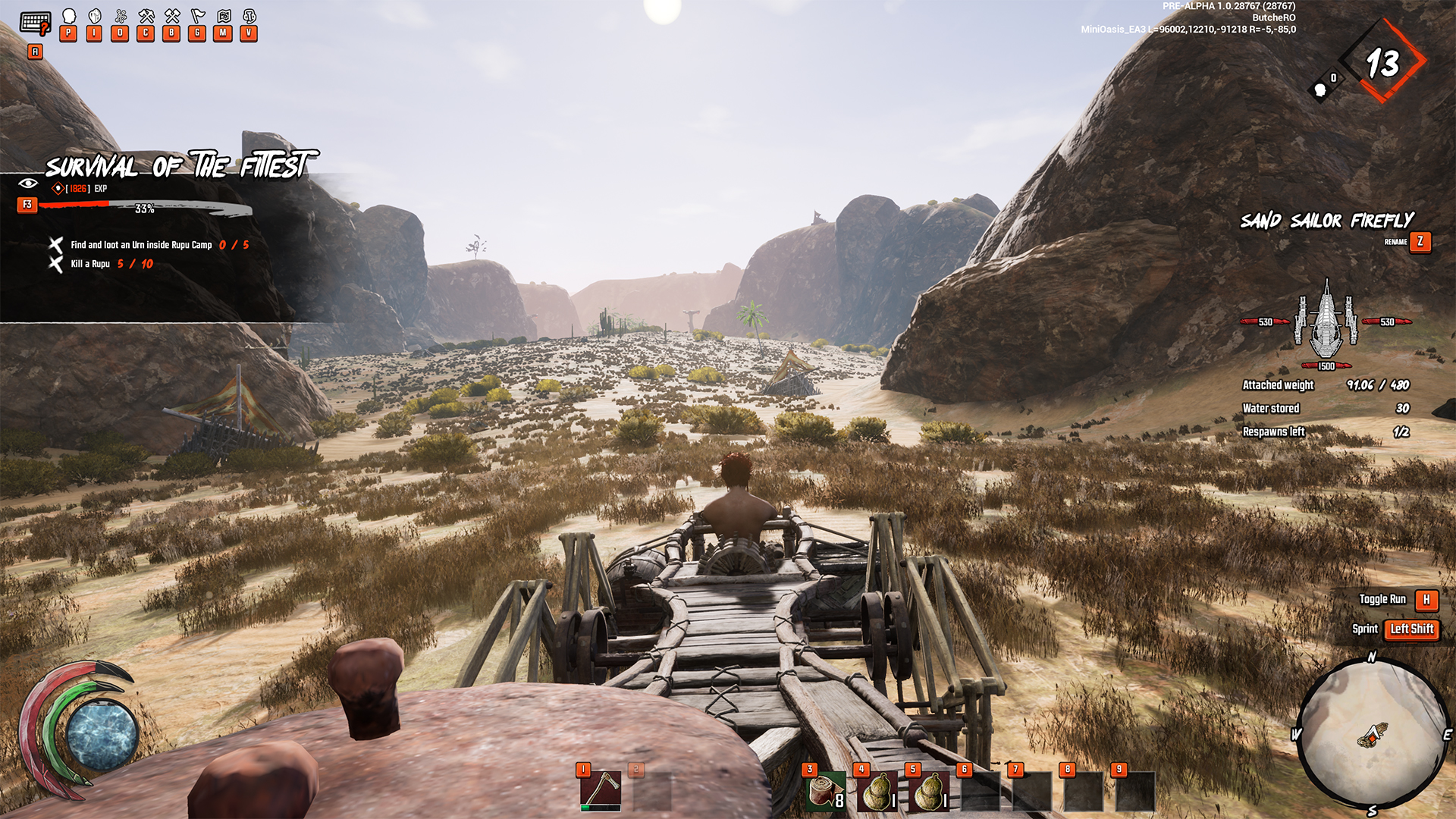
Task: Open building via the crossed axes icon
Action: (x=172, y=17)
